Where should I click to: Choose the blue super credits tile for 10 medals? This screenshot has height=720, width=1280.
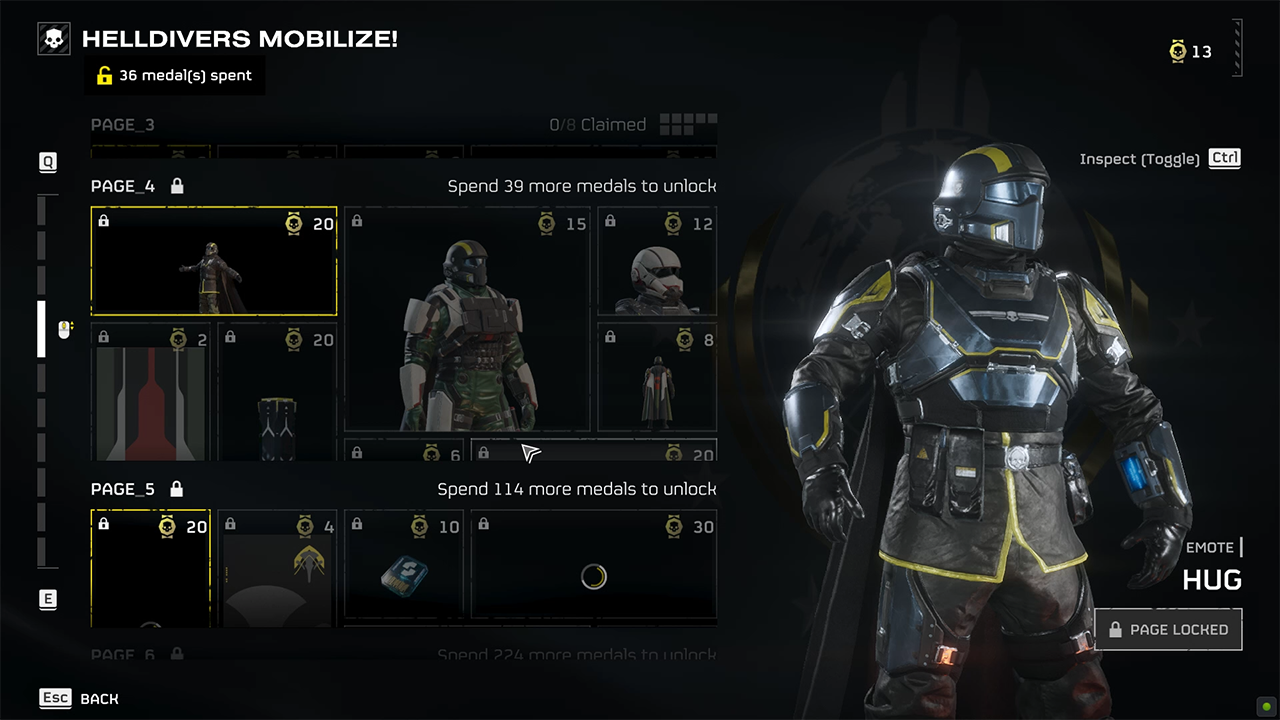click(405, 566)
